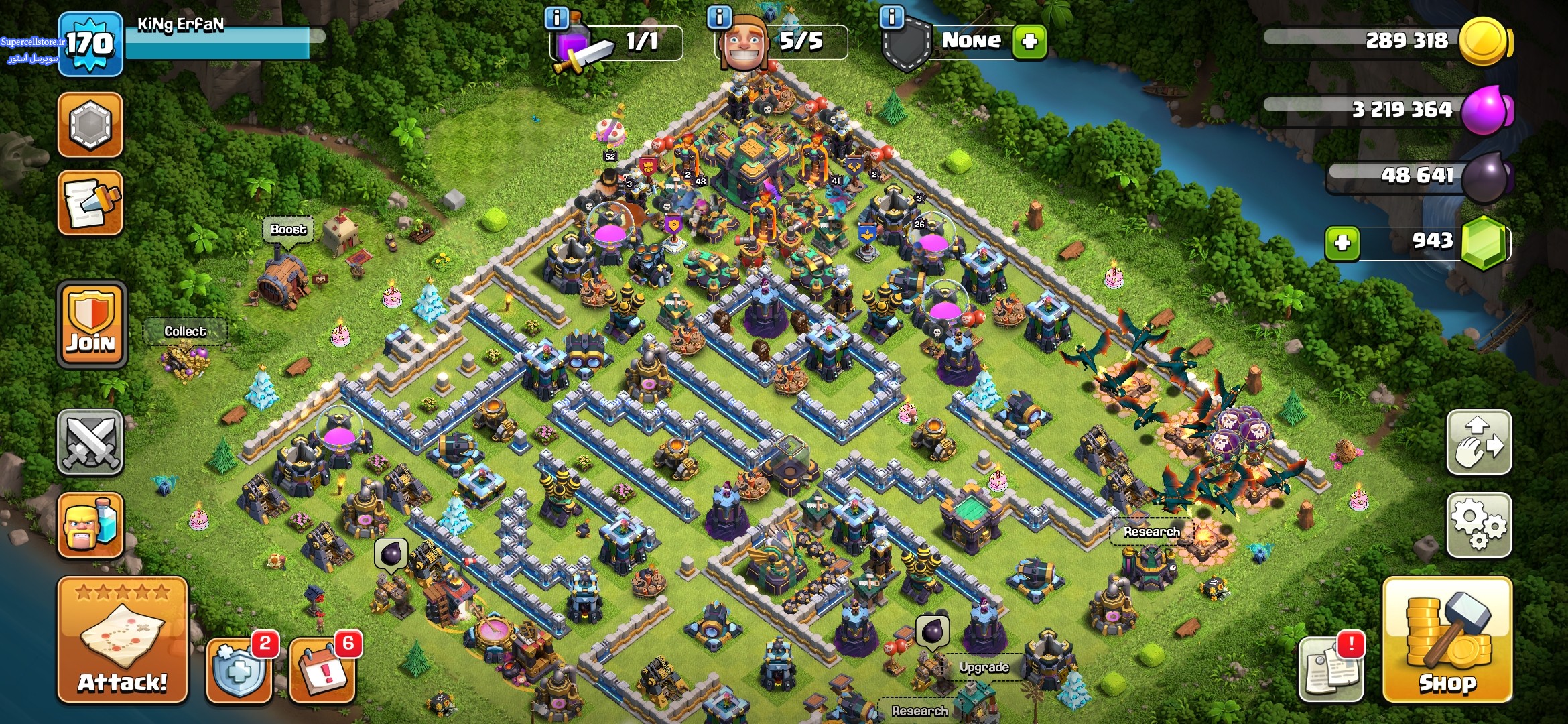
Task: Collect the loot cart resources
Action: tap(185, 331)
